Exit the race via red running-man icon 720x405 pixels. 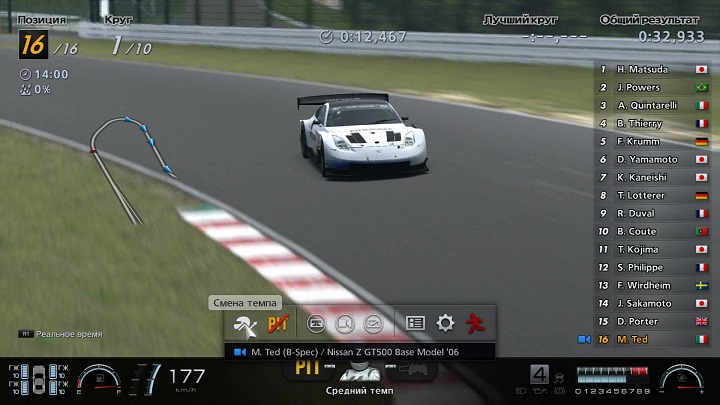pos(477,323)
